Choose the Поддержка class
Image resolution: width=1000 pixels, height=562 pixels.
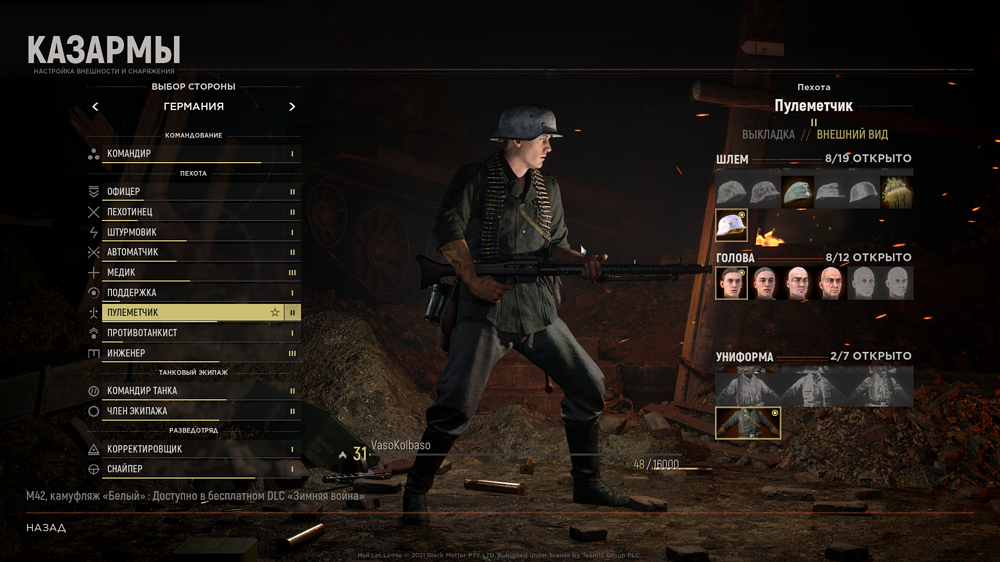[192, 293]
